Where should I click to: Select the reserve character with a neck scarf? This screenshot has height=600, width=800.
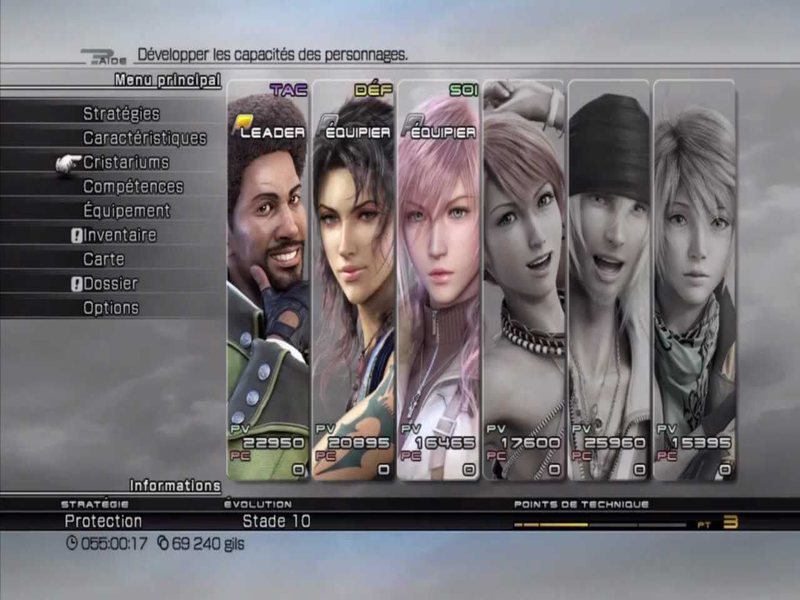pyautogui.click(x=694, y=280)
